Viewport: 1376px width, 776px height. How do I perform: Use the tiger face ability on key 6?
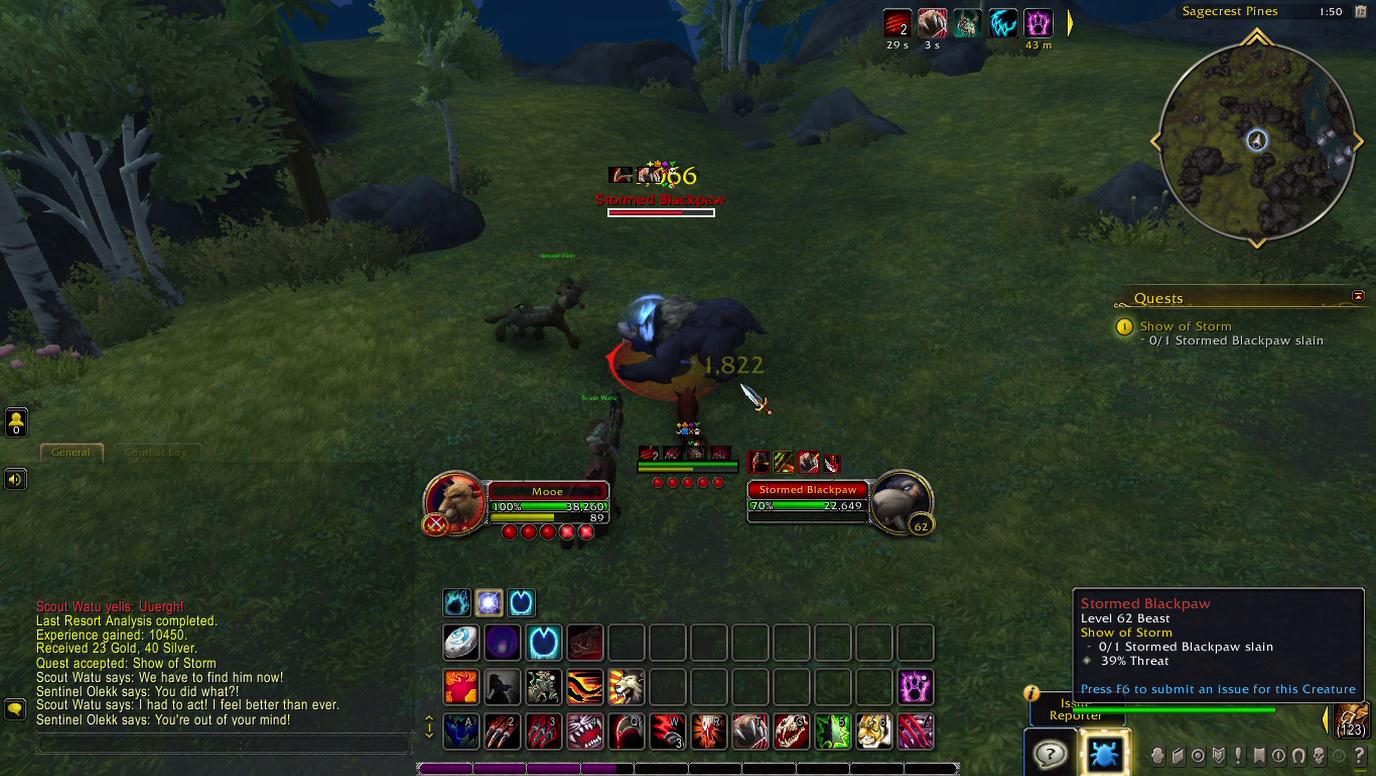click(873, 731)
